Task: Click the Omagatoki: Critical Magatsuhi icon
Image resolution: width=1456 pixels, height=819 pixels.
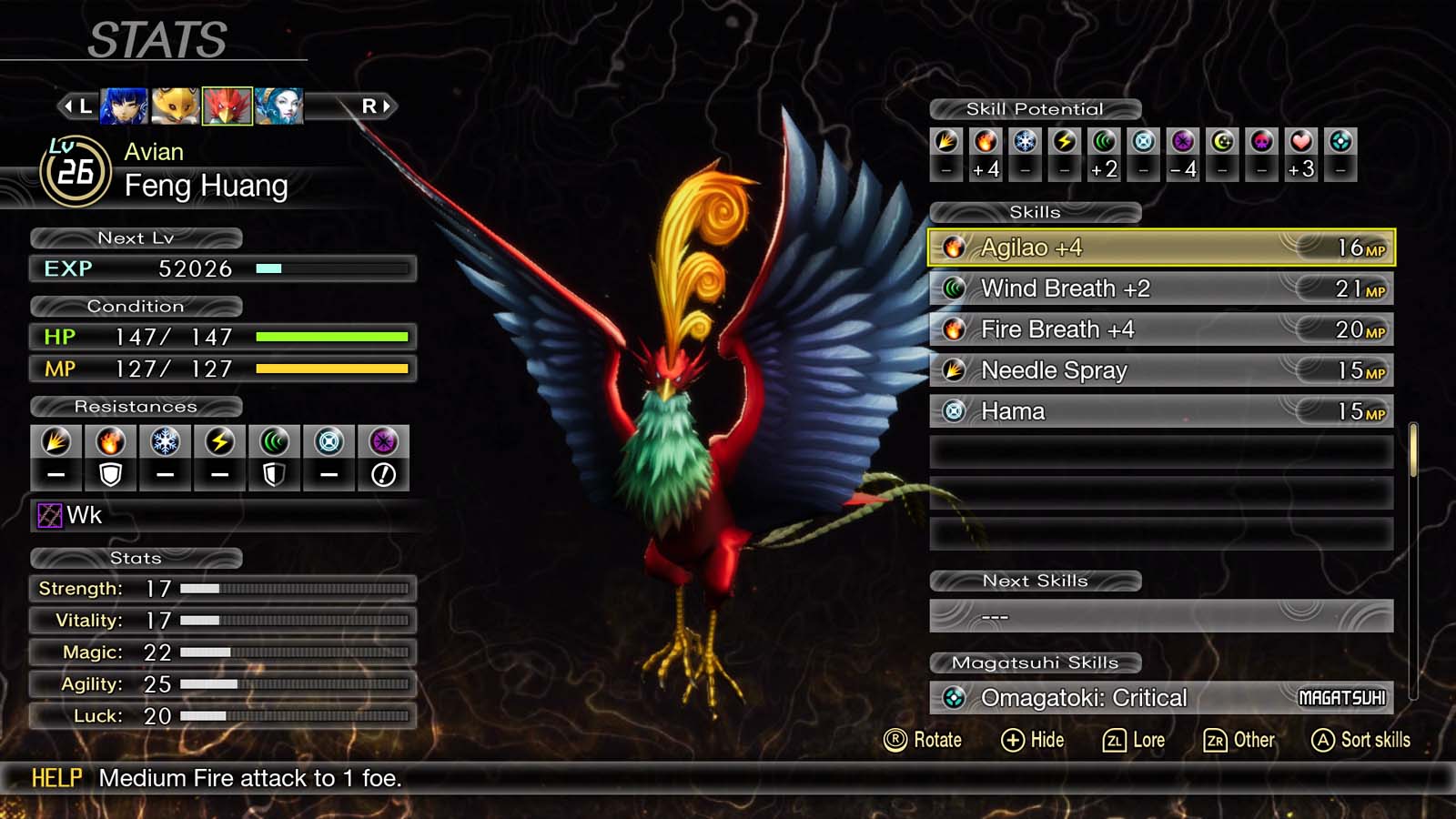Action: 952,697
